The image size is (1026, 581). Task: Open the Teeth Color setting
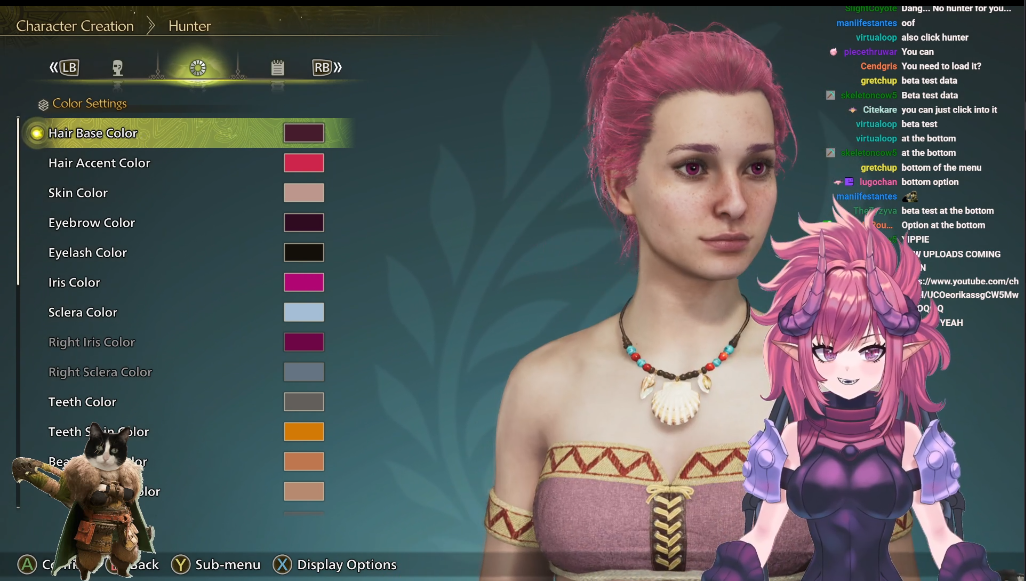point(82,402)
